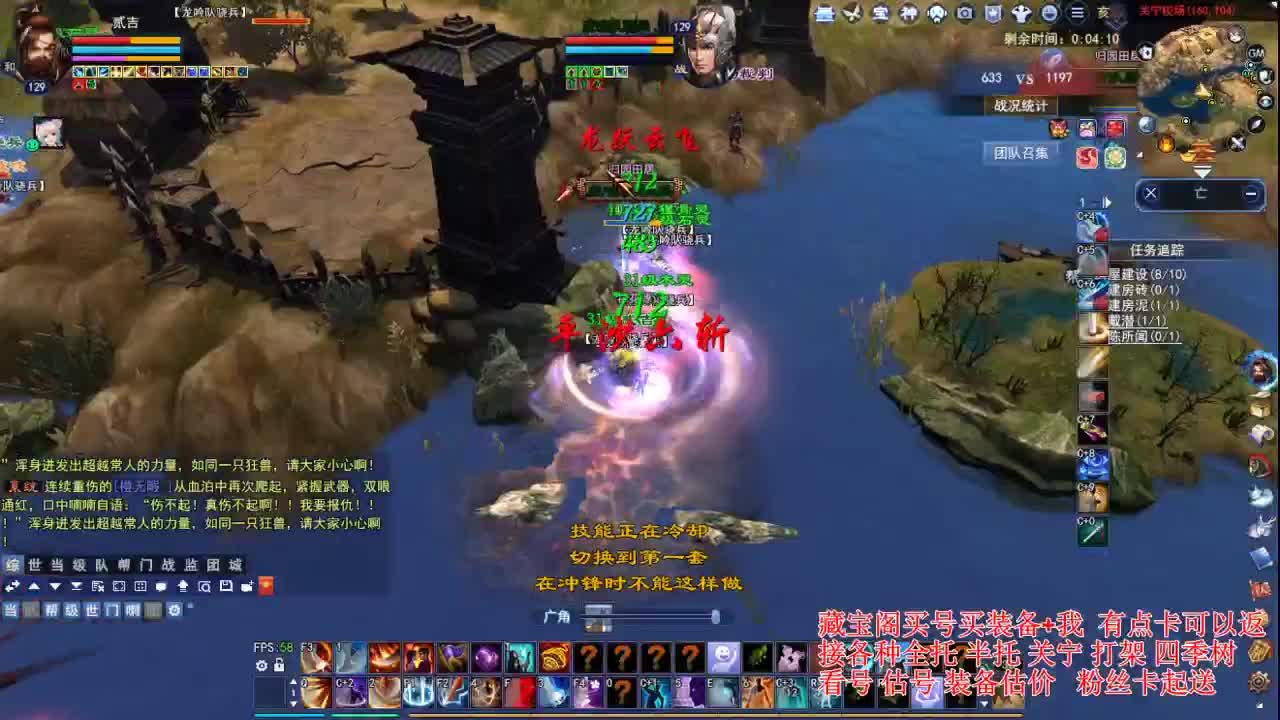Click the magnifier search icon in the chat toolbar
This screenshot has height=720, width=1280.
coord(205,586)
